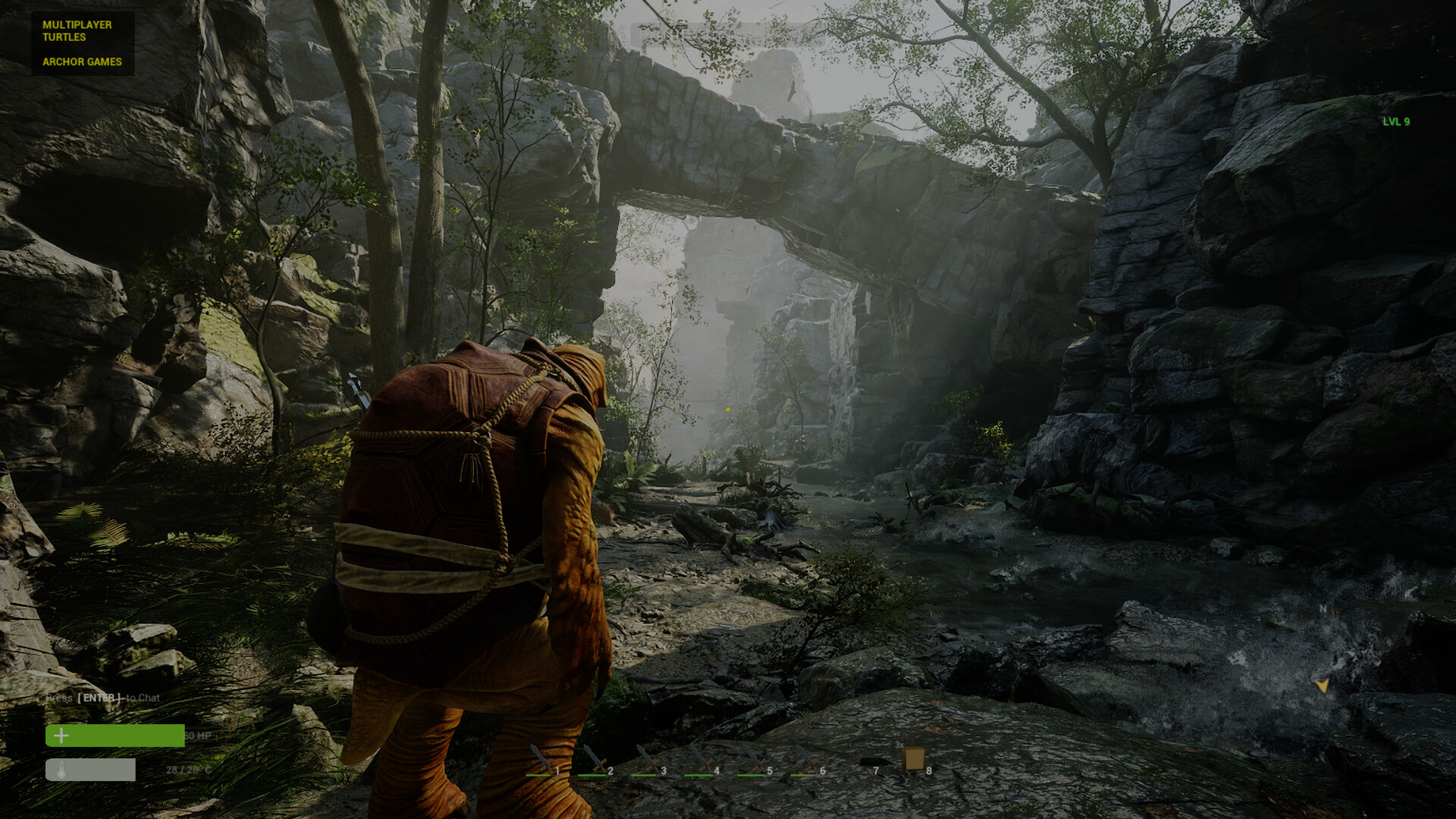Click the yellow player arrow on the compass

click(1323, 686)
